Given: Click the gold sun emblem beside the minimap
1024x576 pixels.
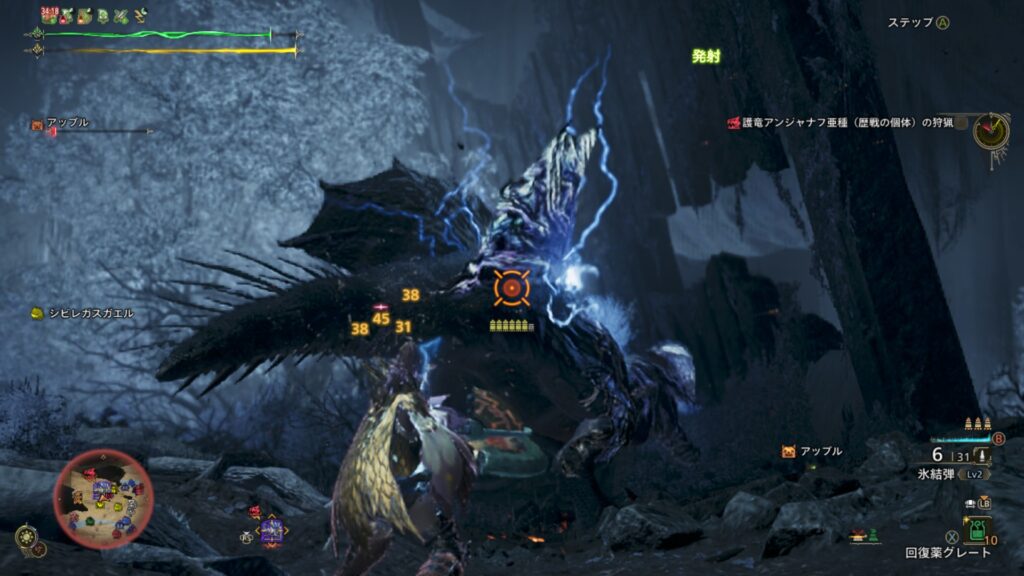Looking at the screenshot, I should pyautogui.click(x=26, y=537).
